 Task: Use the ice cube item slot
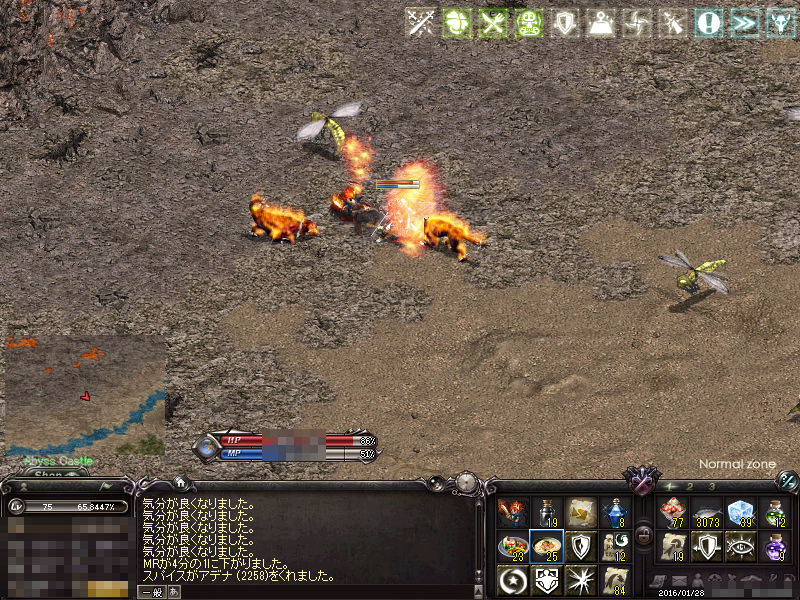(740, 512)
